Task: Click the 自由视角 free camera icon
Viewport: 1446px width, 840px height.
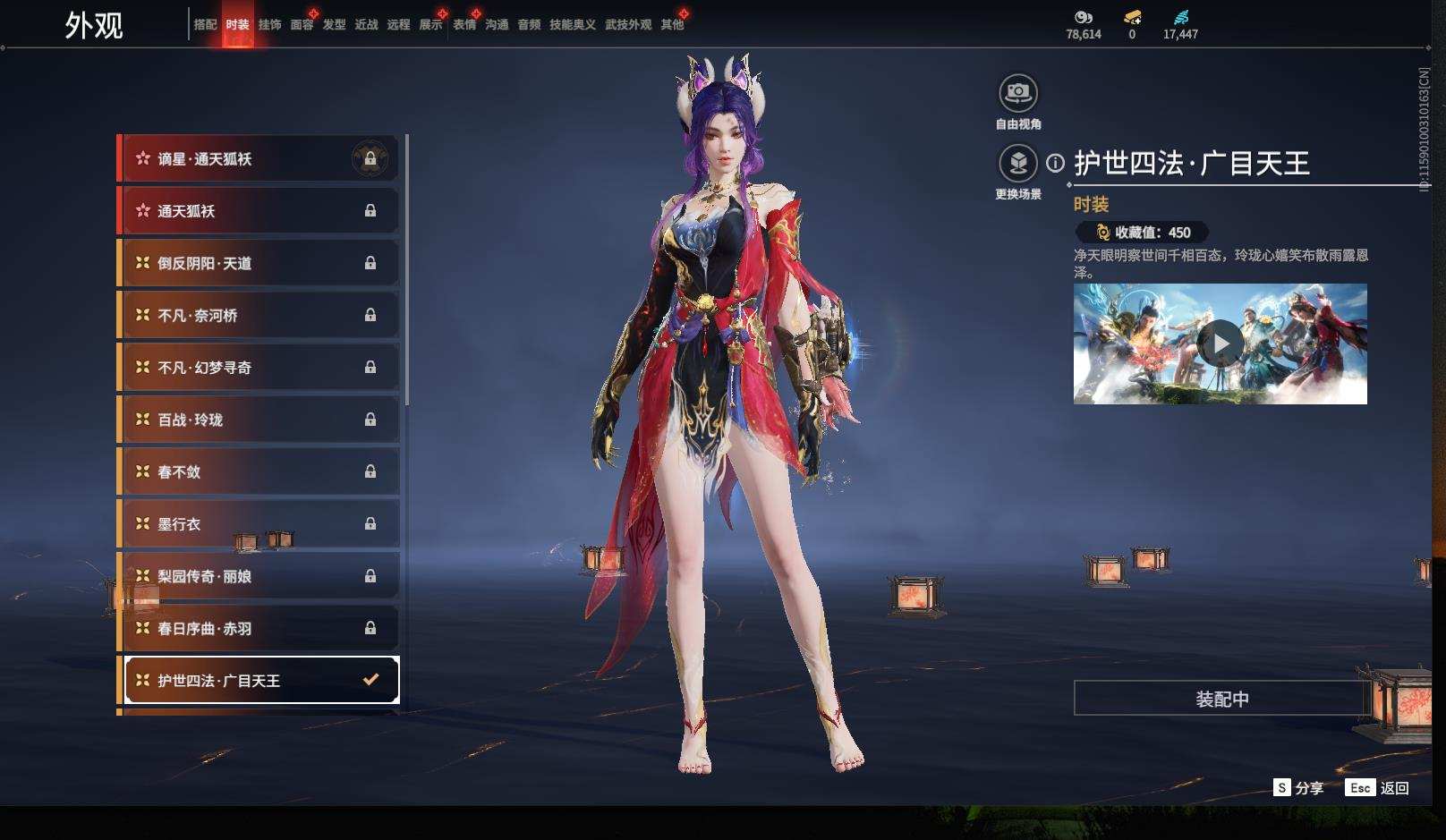Action: tap(1017, 93)
